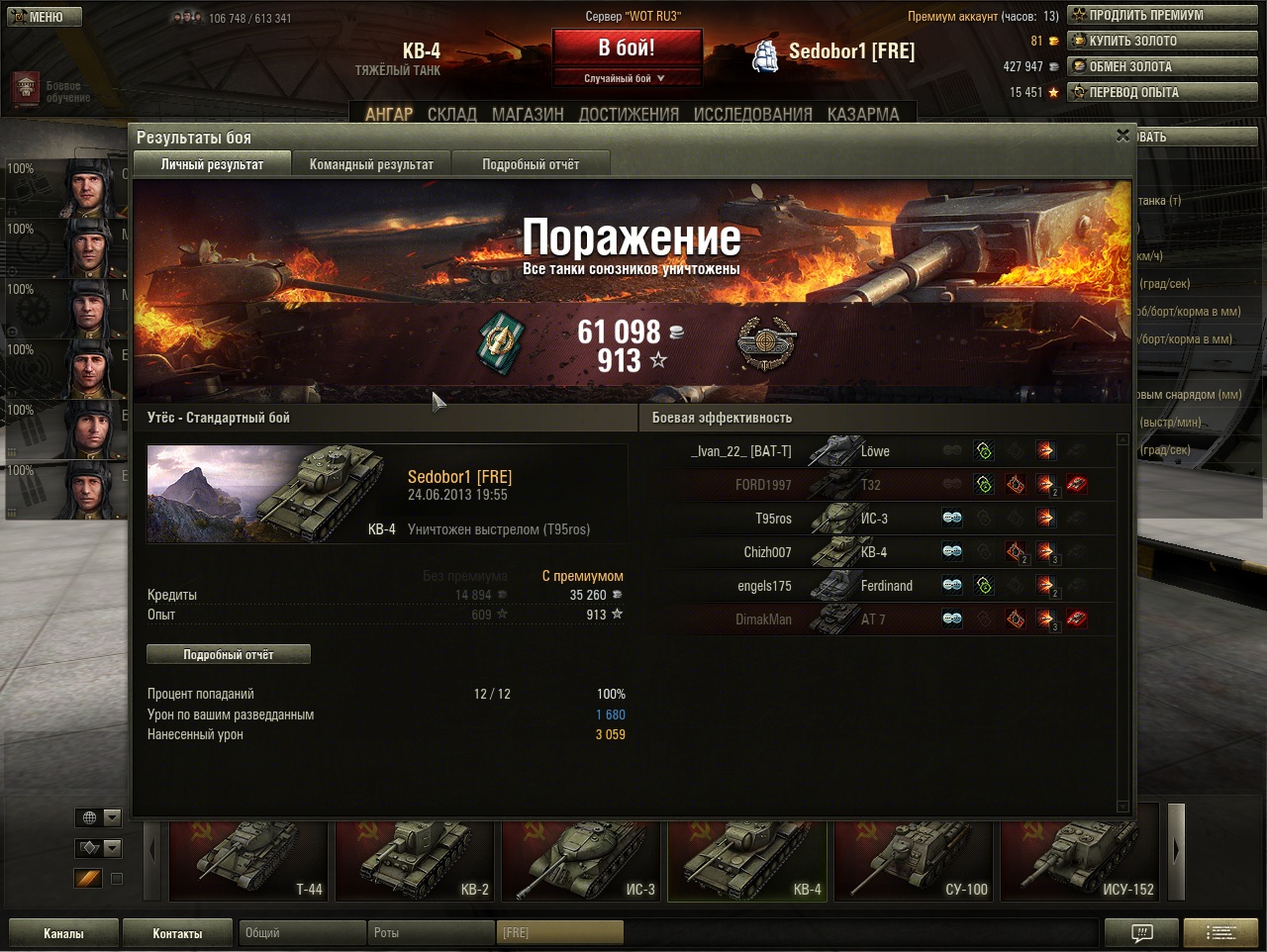Open ОБМЕН ЗОЛОТА exchange

(1161, 66)
